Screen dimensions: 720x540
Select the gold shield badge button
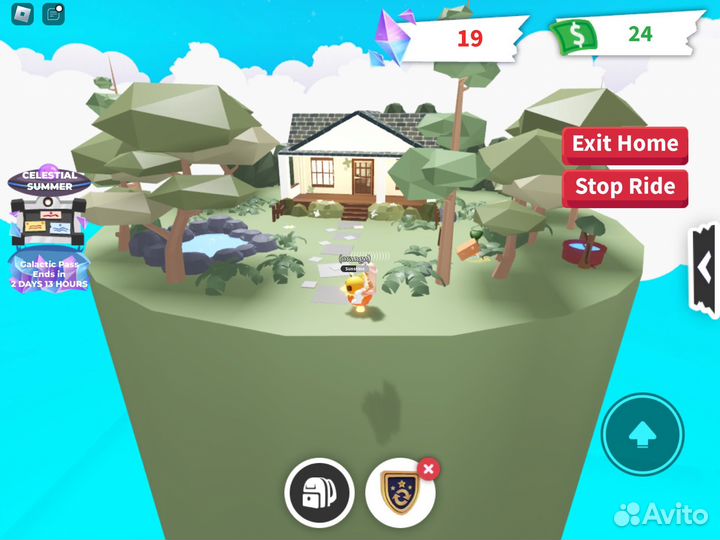[x=398, y=493]
